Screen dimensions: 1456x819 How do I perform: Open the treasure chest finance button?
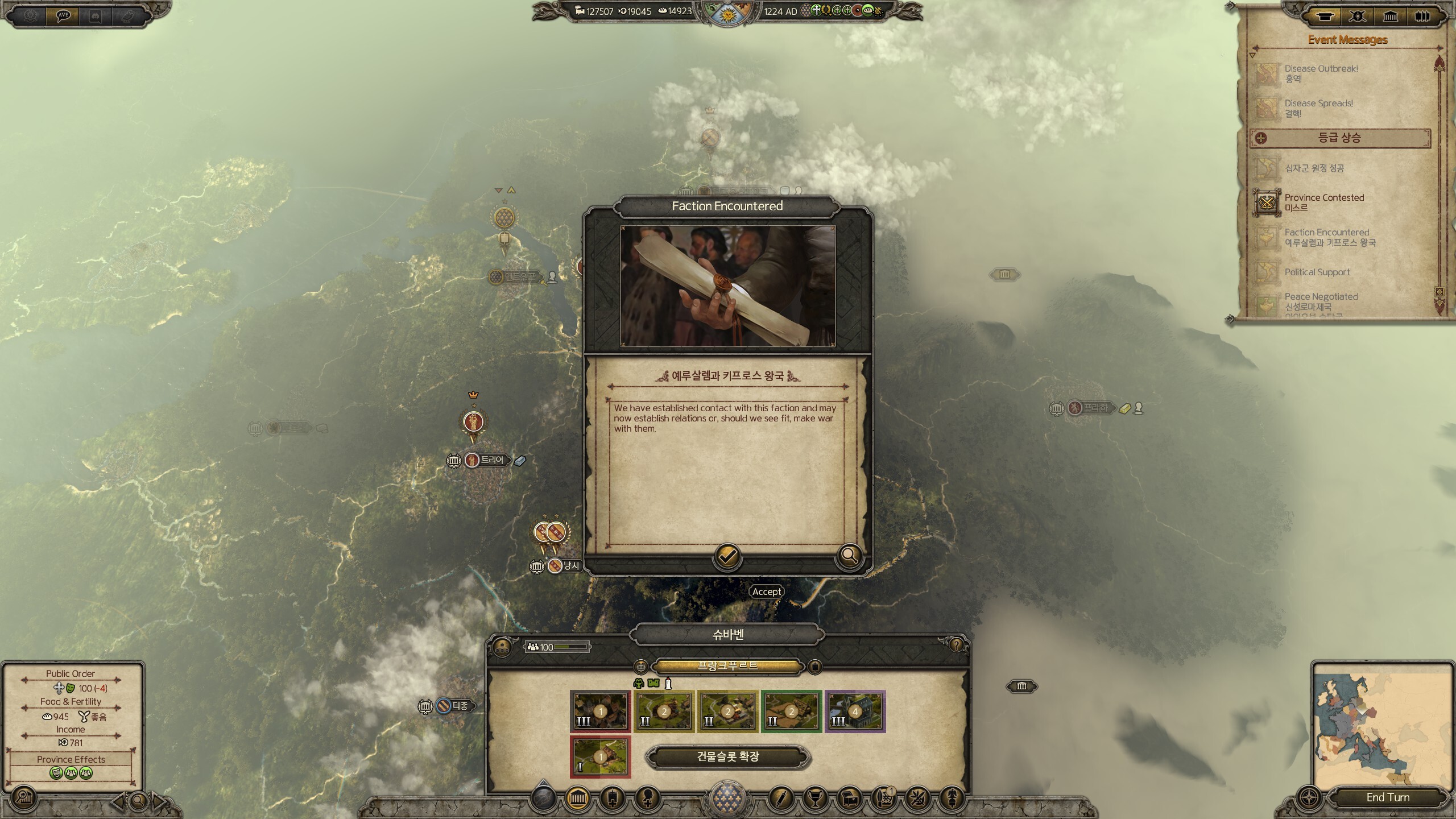tap(850, 799)
